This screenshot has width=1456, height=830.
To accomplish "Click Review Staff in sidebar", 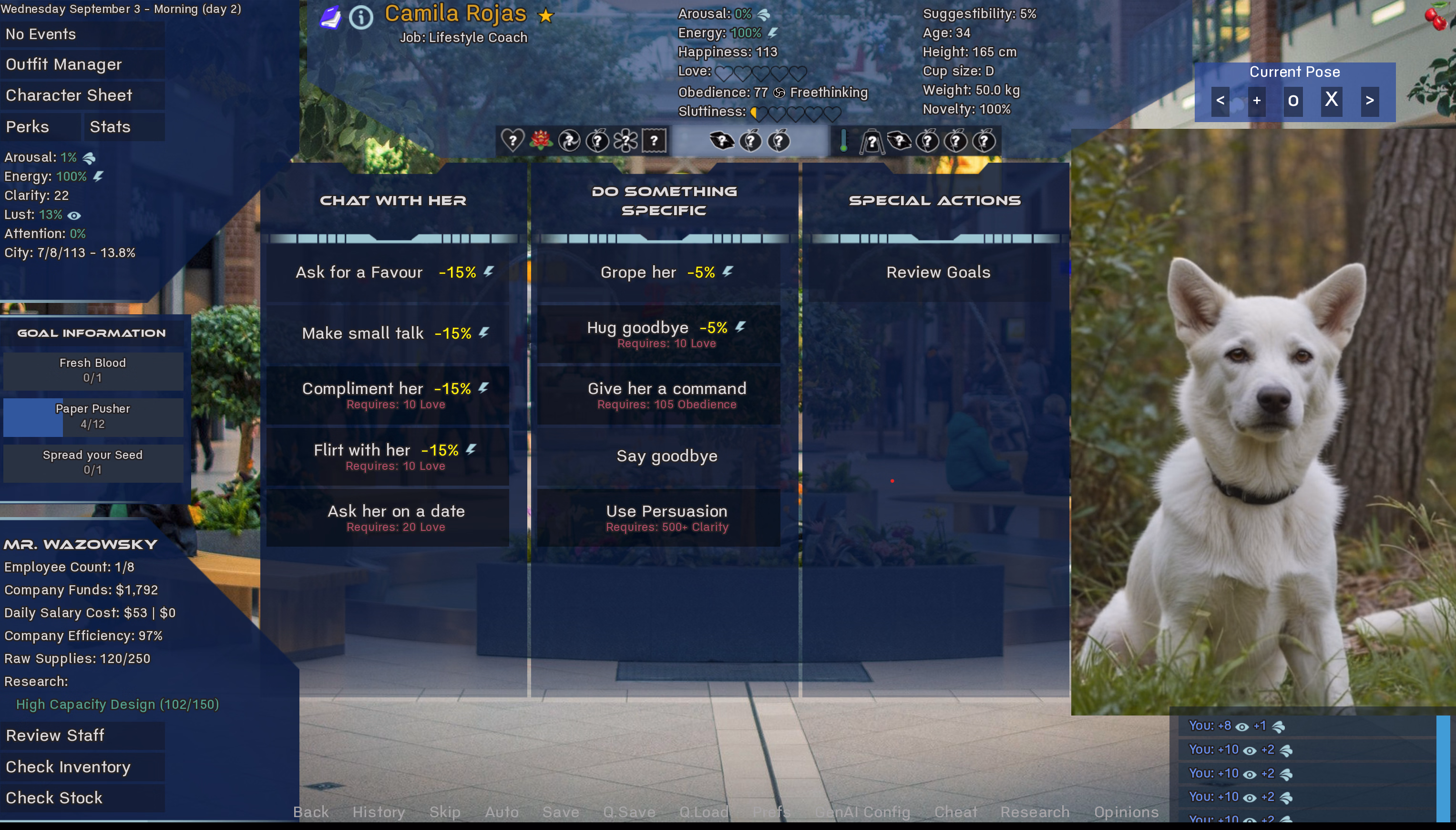I will click(x=55, y=736).
